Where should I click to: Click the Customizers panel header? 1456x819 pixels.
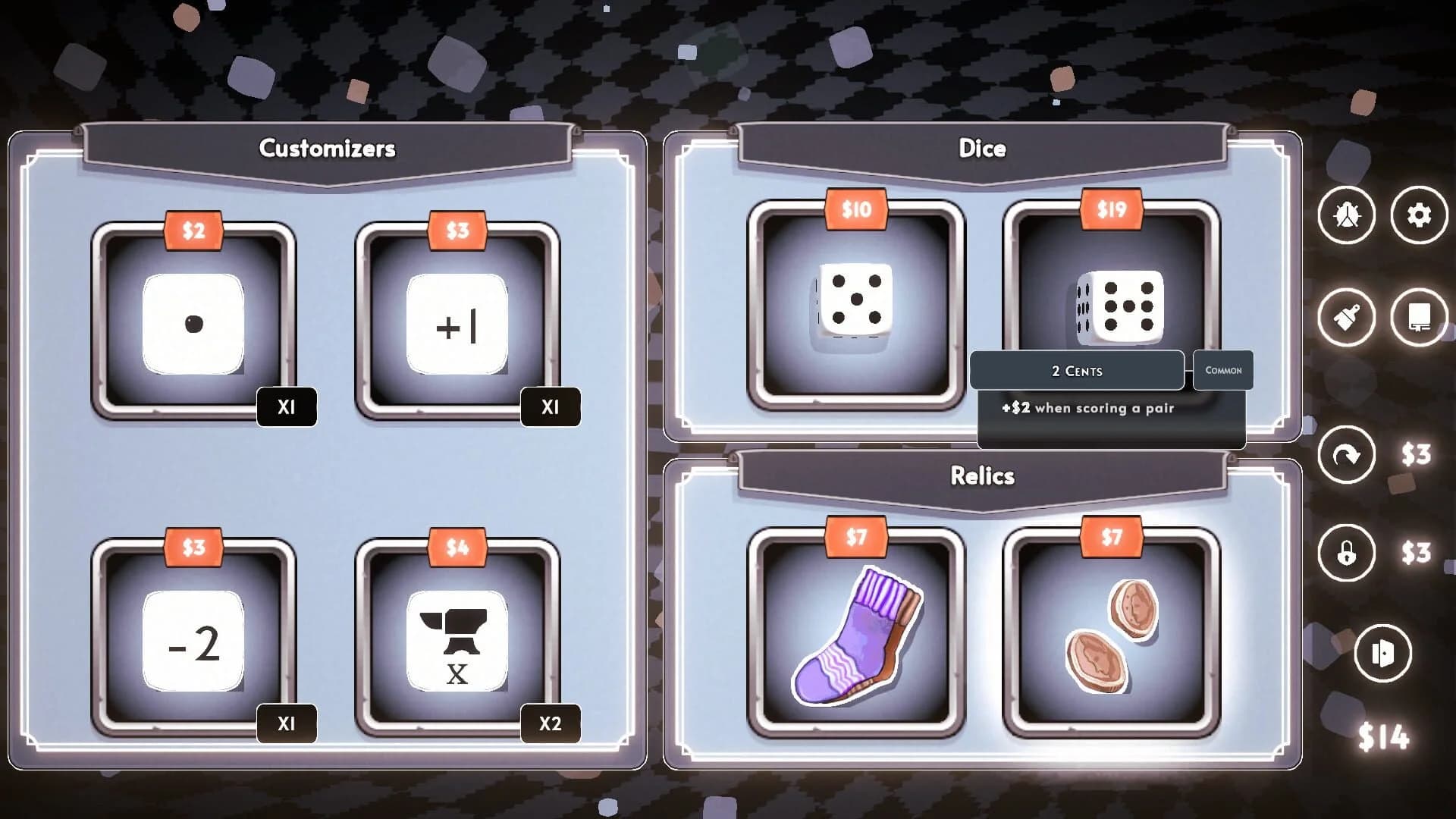[328, 149]
